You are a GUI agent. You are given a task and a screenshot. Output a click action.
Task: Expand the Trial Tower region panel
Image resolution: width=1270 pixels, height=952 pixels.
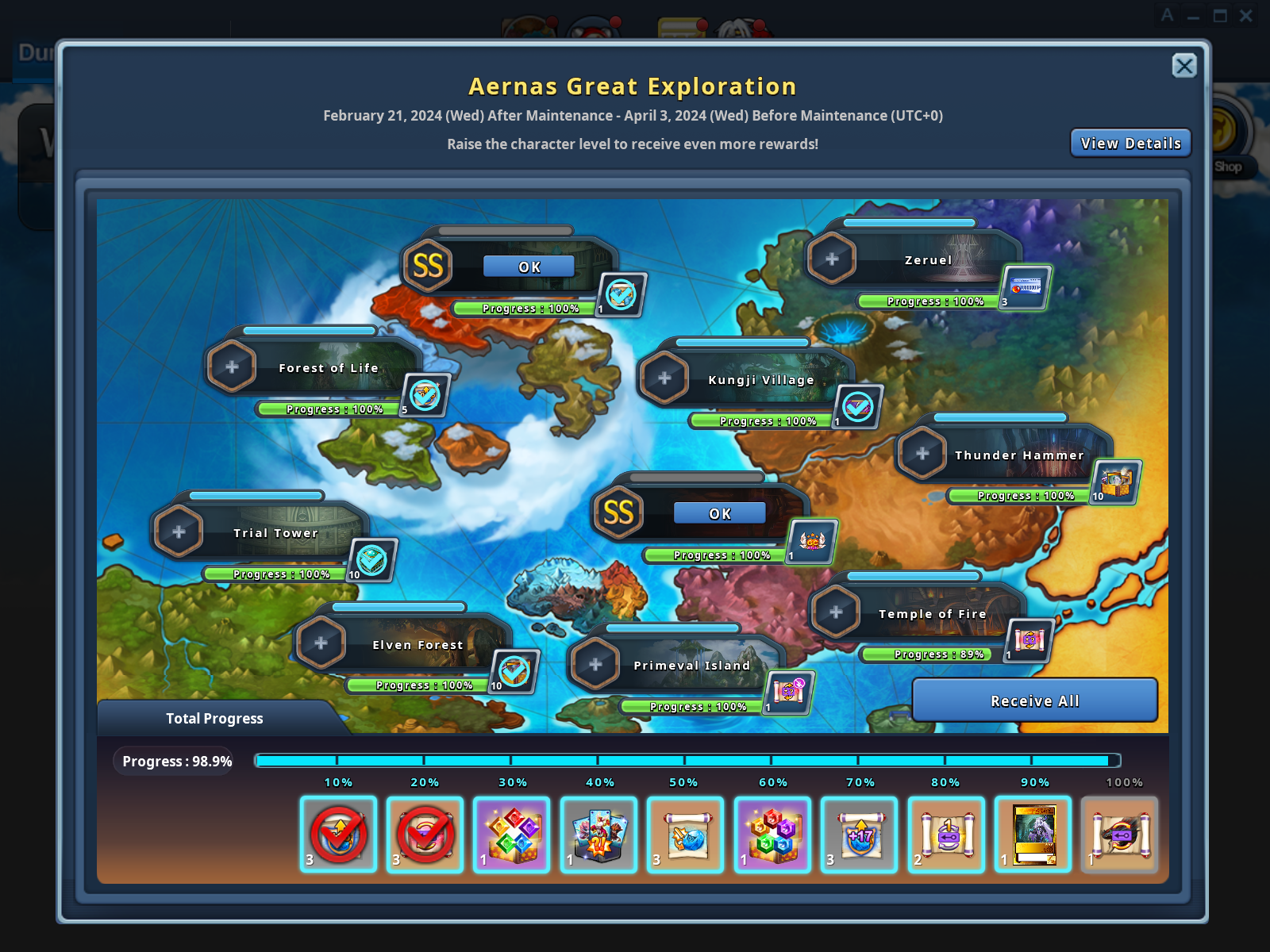179,531
